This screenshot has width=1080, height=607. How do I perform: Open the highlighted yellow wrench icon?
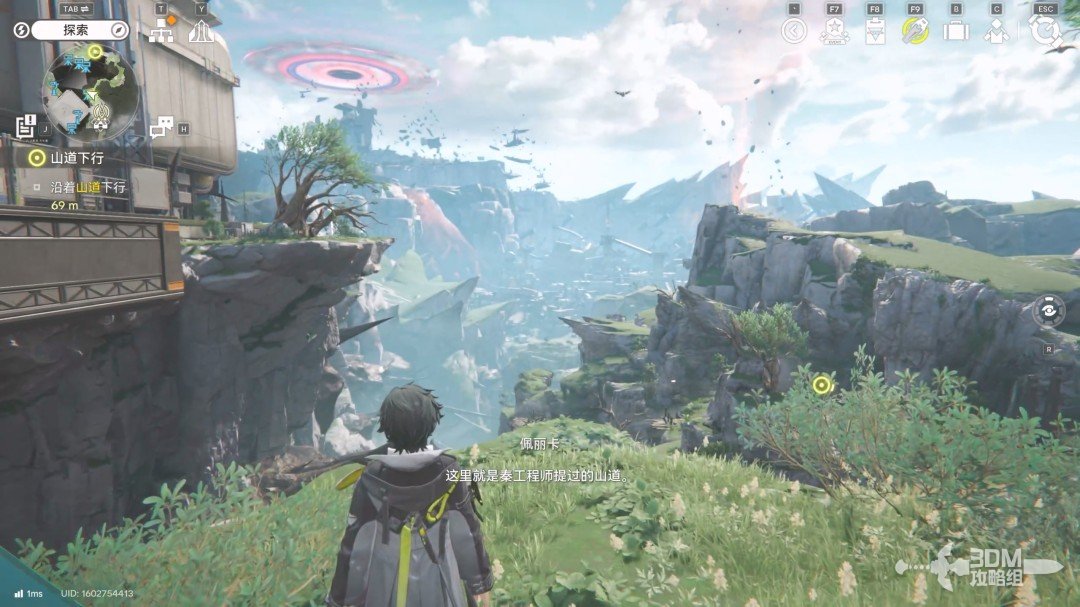point(915,31)
